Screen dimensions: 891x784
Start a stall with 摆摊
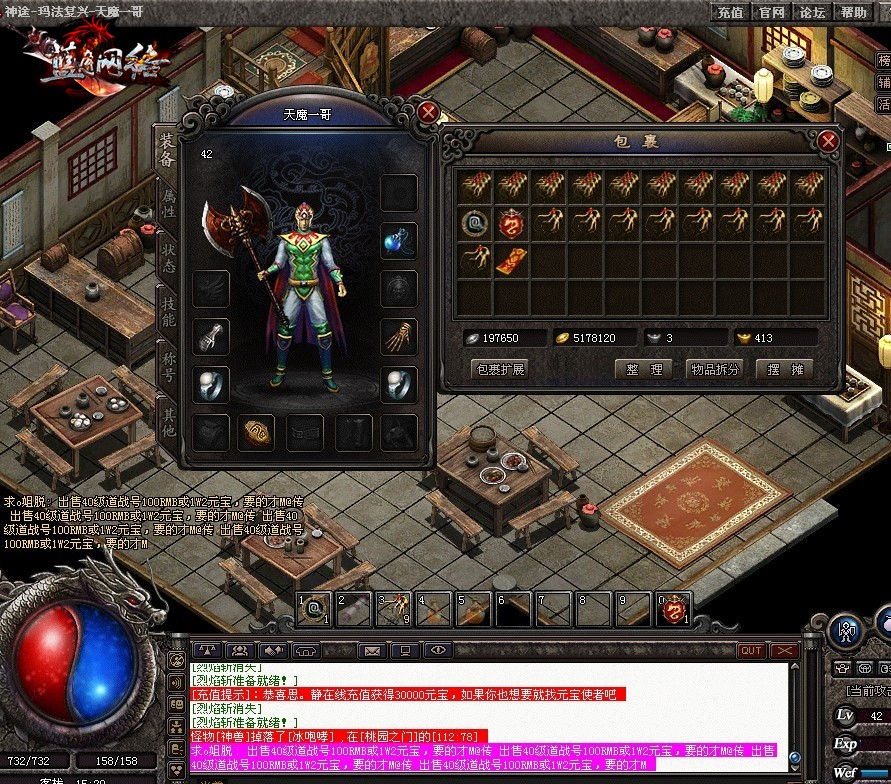(x=786, y=369)
